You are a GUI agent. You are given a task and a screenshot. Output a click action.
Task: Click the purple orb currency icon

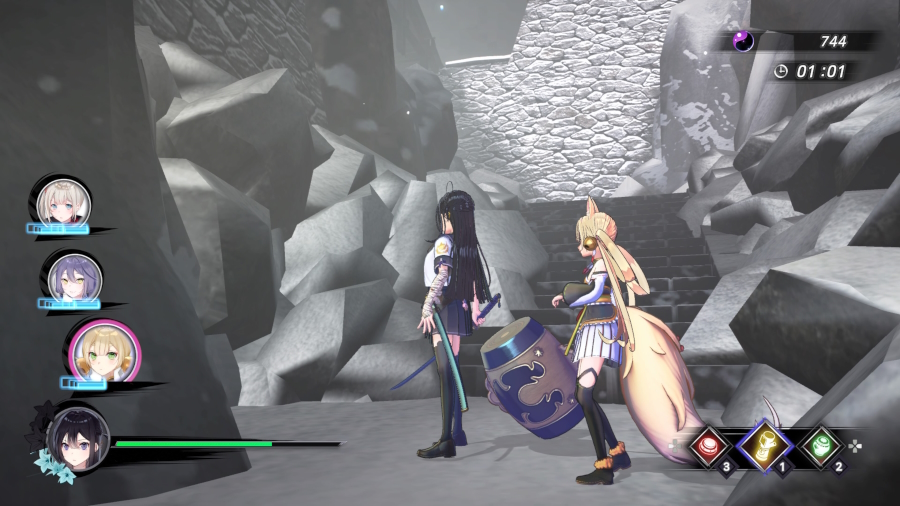[743, 41]
